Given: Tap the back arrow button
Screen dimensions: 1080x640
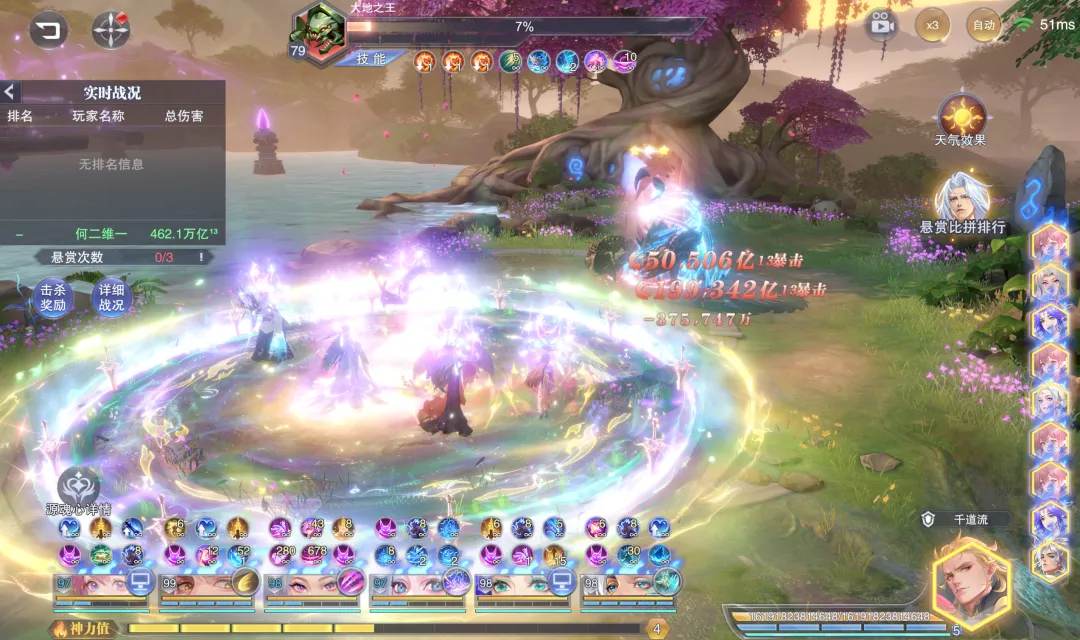Looking at the screenshot, I should (x=47, y=30).
